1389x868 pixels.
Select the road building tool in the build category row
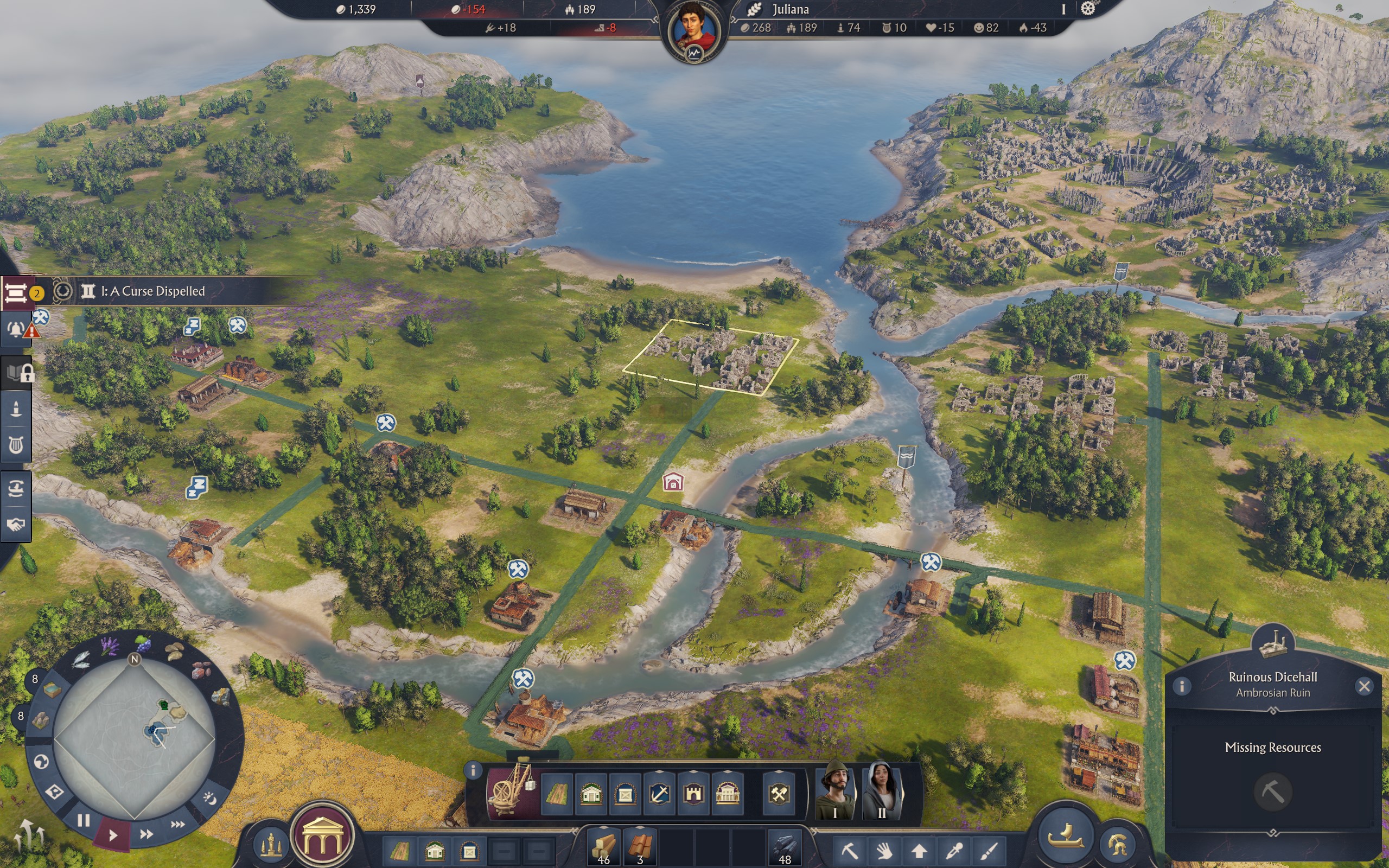click(x=556, y=795)
